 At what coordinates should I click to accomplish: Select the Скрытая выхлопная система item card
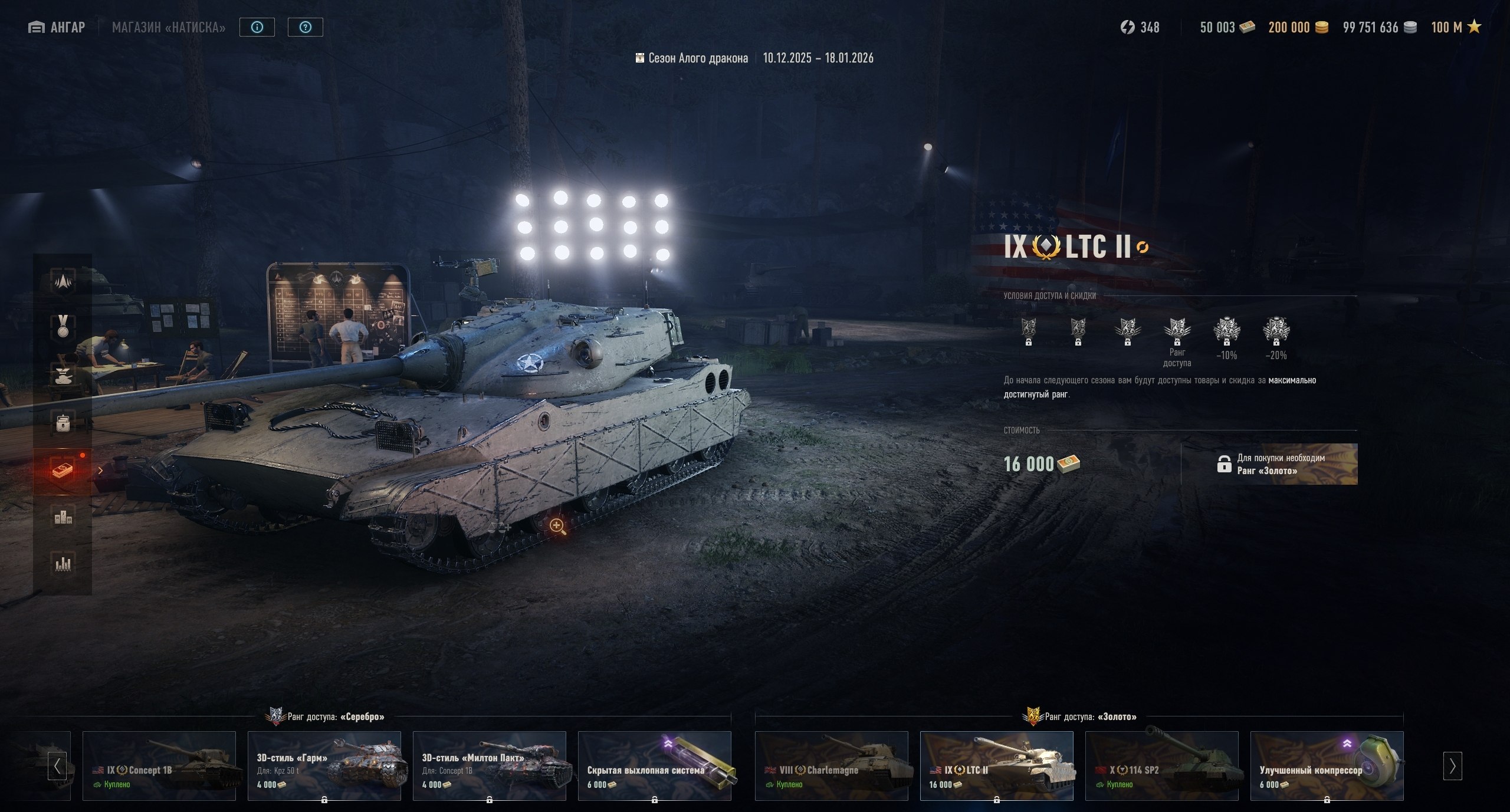[655, 765]
